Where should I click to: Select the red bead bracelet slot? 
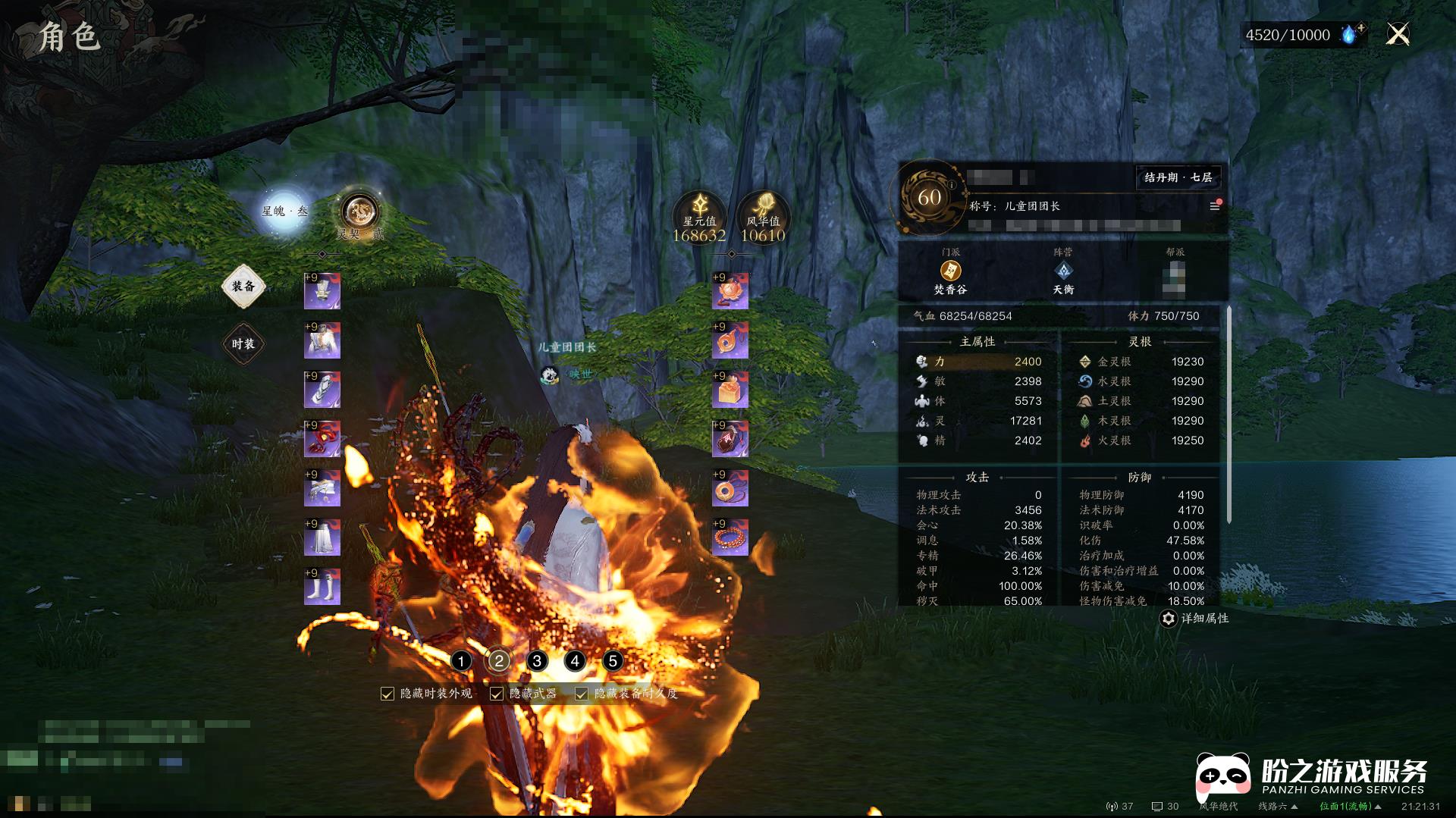point(730,538)
